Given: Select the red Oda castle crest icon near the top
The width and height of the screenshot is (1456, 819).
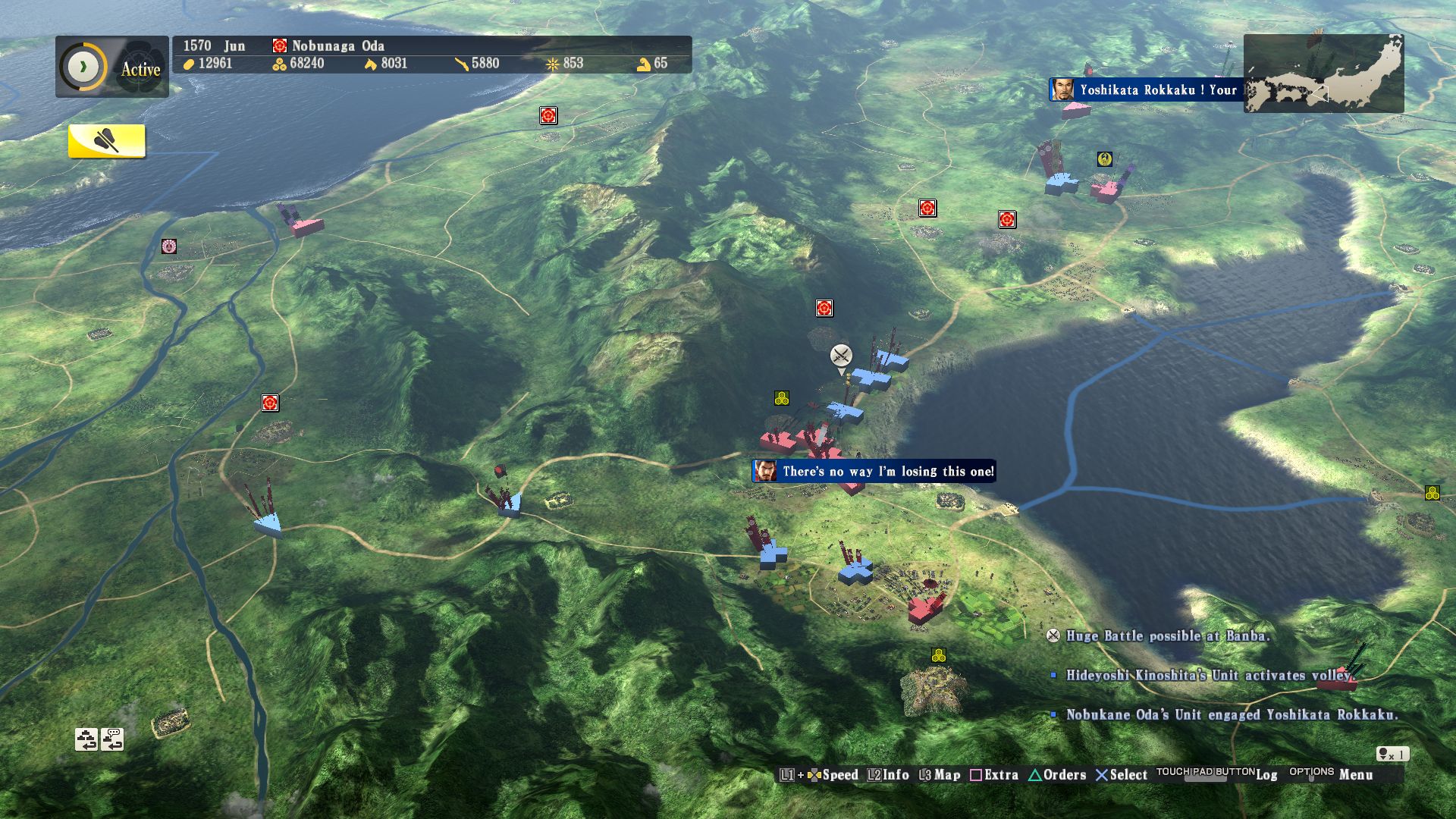Looking at the screenshot, I should point(548,117).
